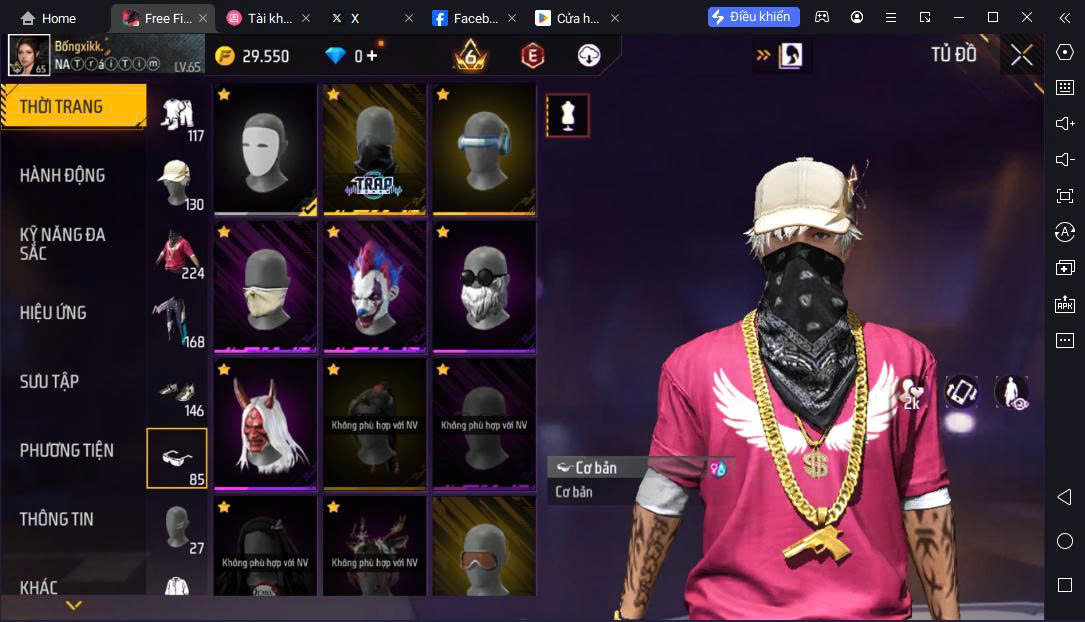Image resolution: width=1085 pixels, height=622 pixels.
Task: Choose the hat subcategory with 130 items
Action: click(177, 184)
